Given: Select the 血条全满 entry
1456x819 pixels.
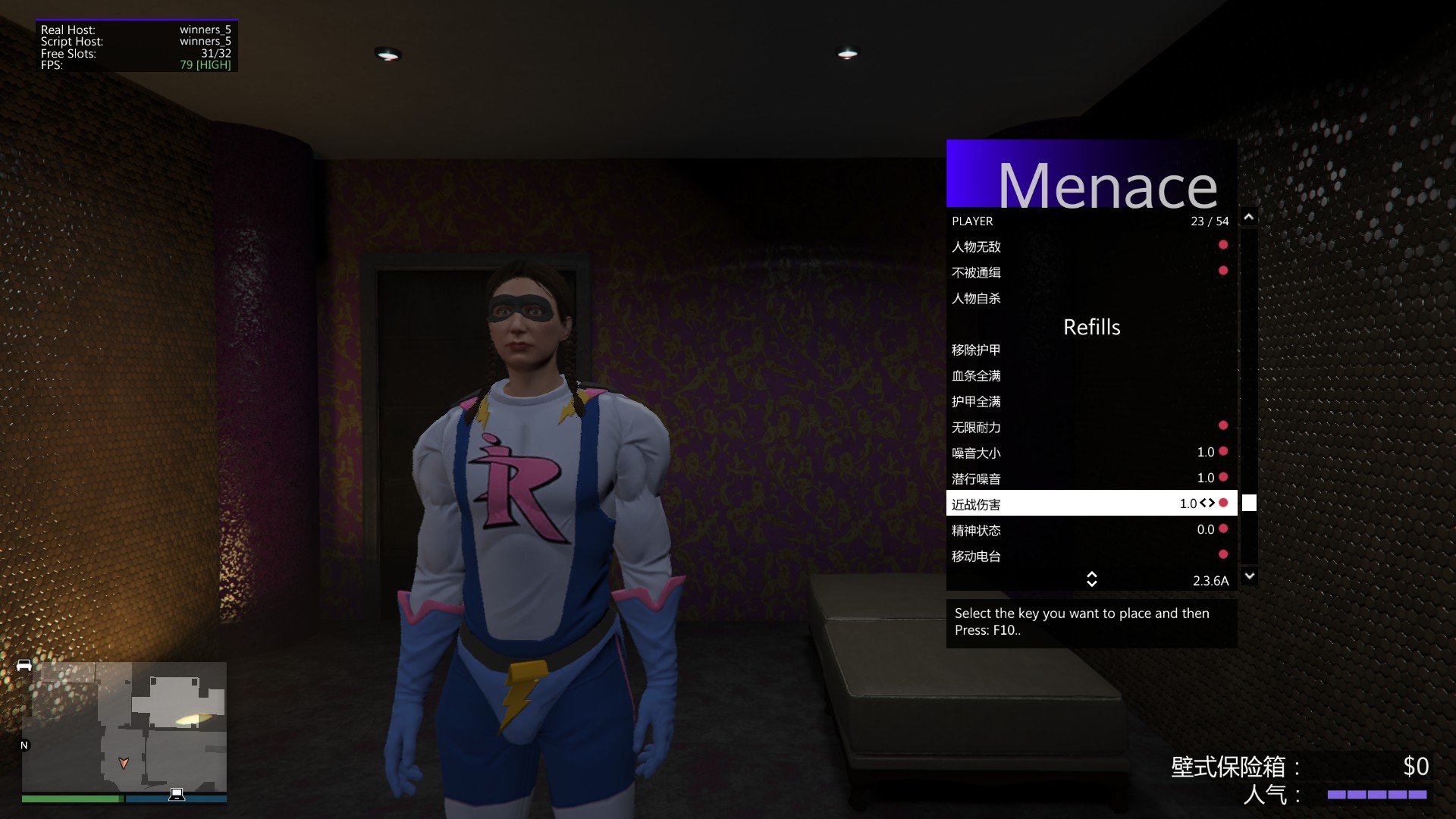Looking at the screenshot, I should [1090, 375].
